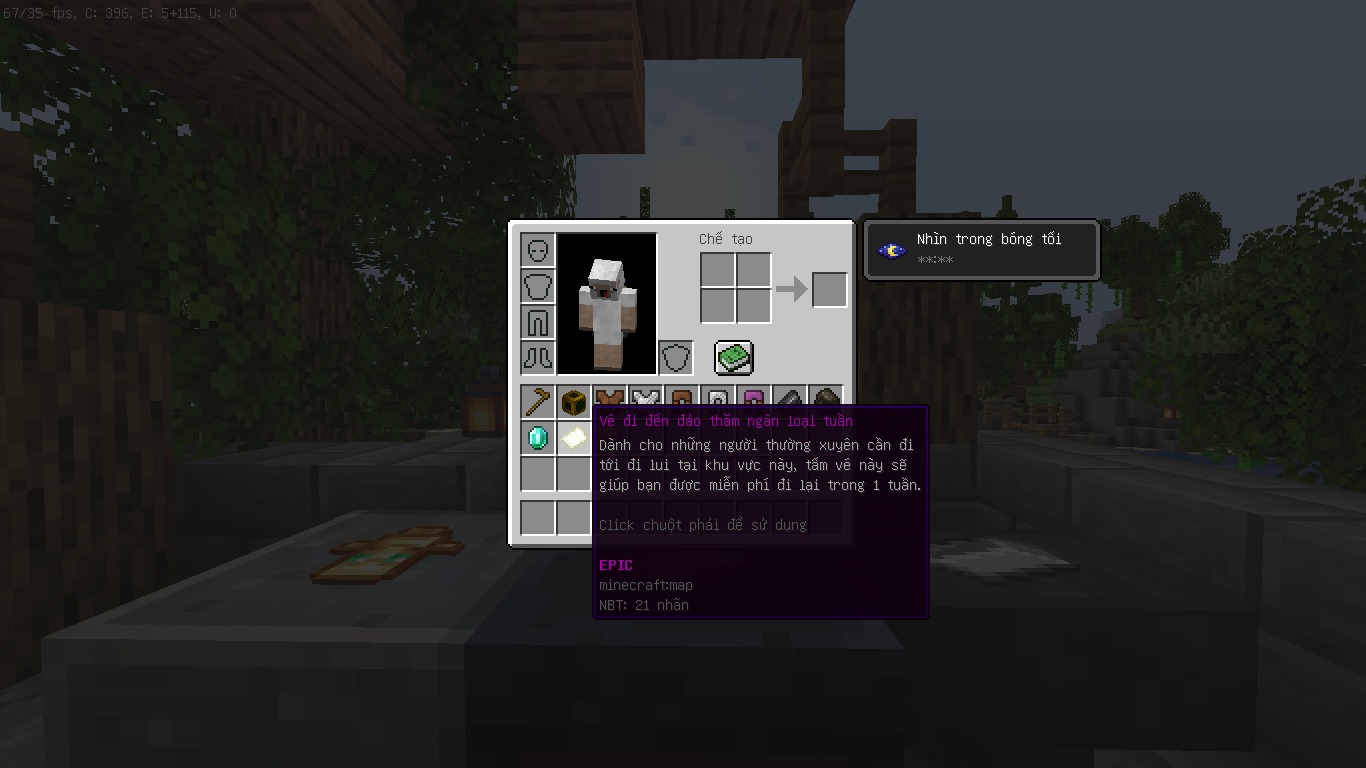1366x768 pixels.
Task: Select the yellow carved block item
Action: pos(574,402)
